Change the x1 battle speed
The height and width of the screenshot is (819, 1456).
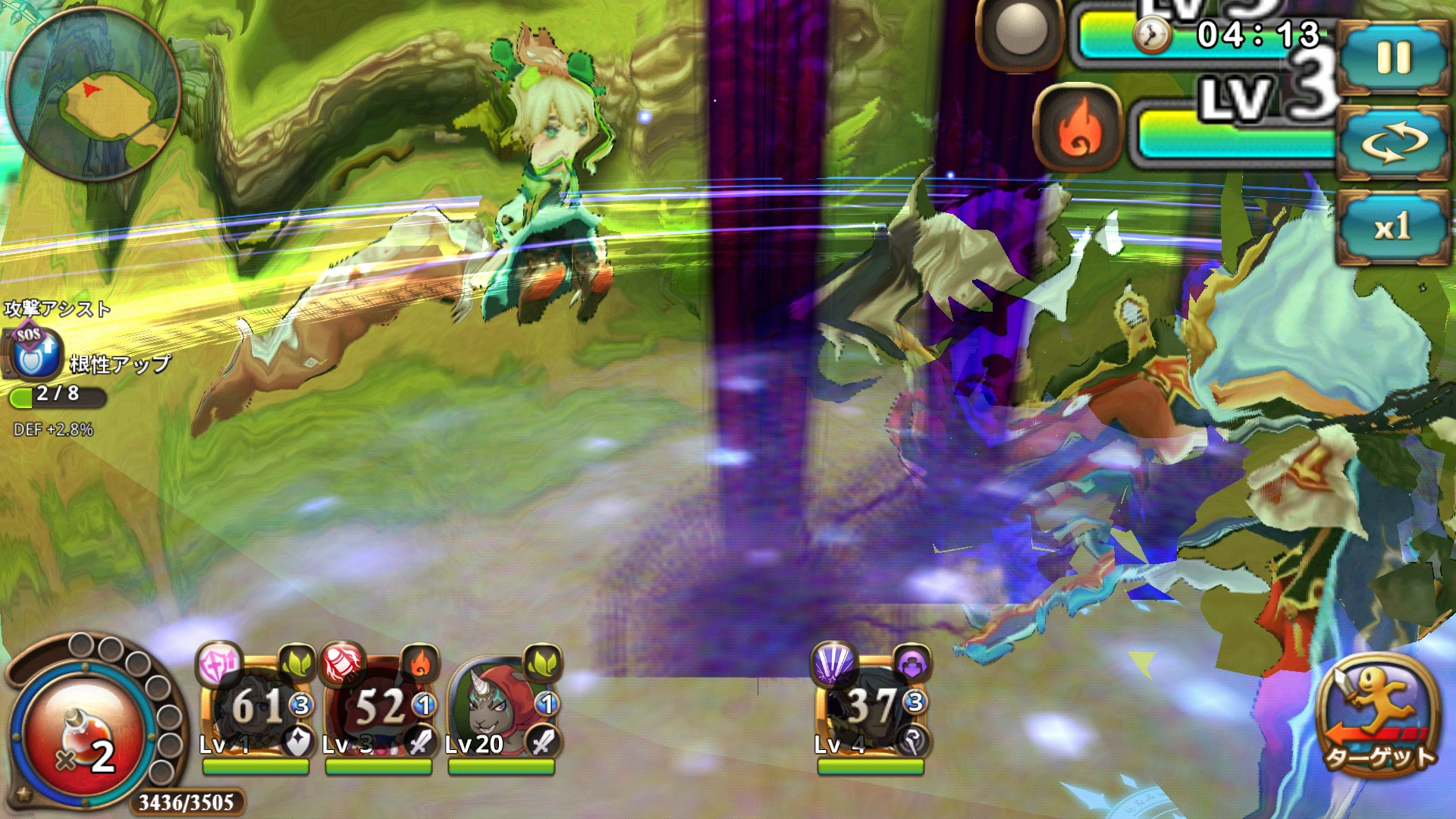pyautogui.click(x=1393, y=226)
